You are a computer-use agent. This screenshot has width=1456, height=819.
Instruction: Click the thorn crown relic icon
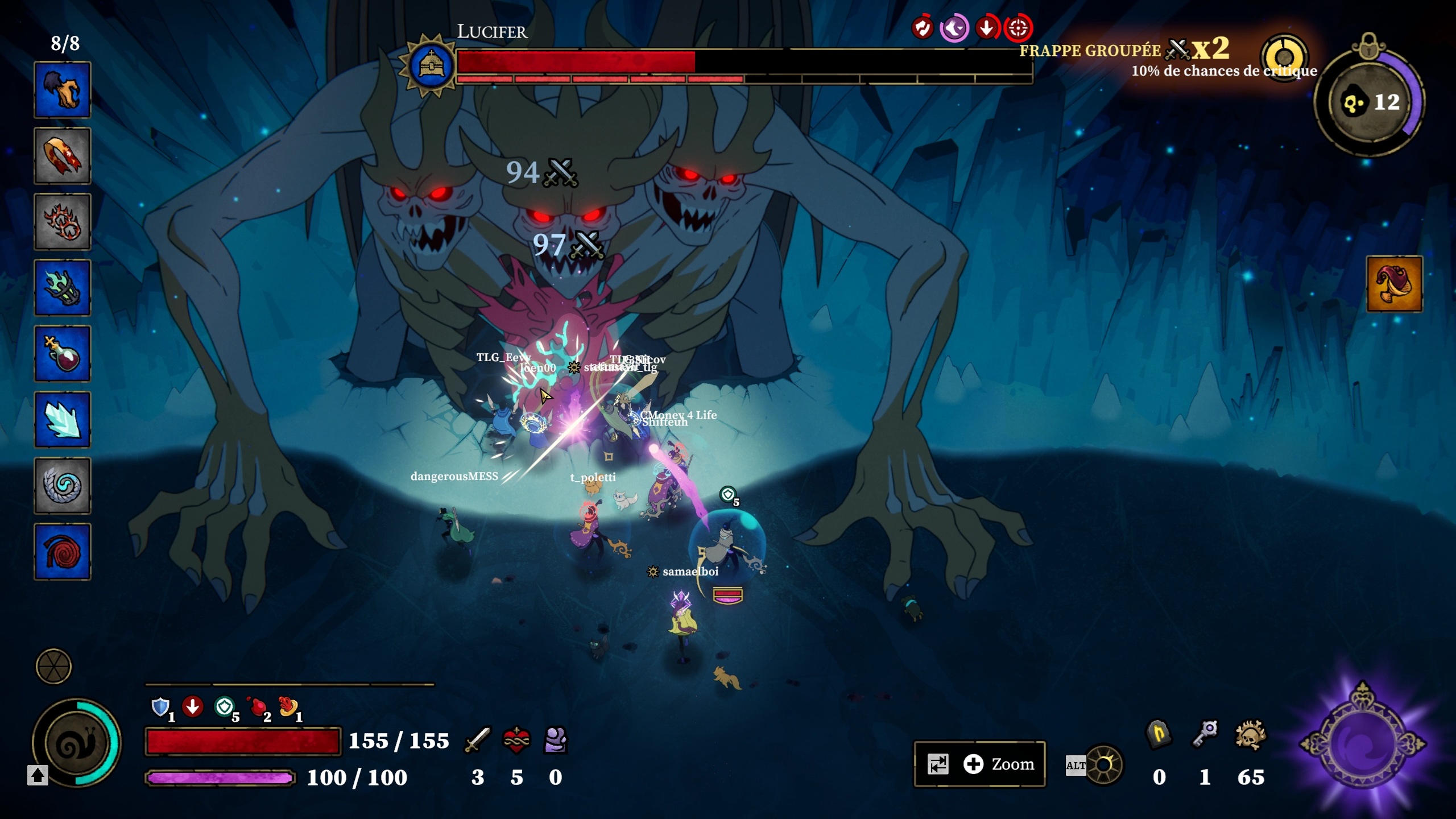coord(63,222)
